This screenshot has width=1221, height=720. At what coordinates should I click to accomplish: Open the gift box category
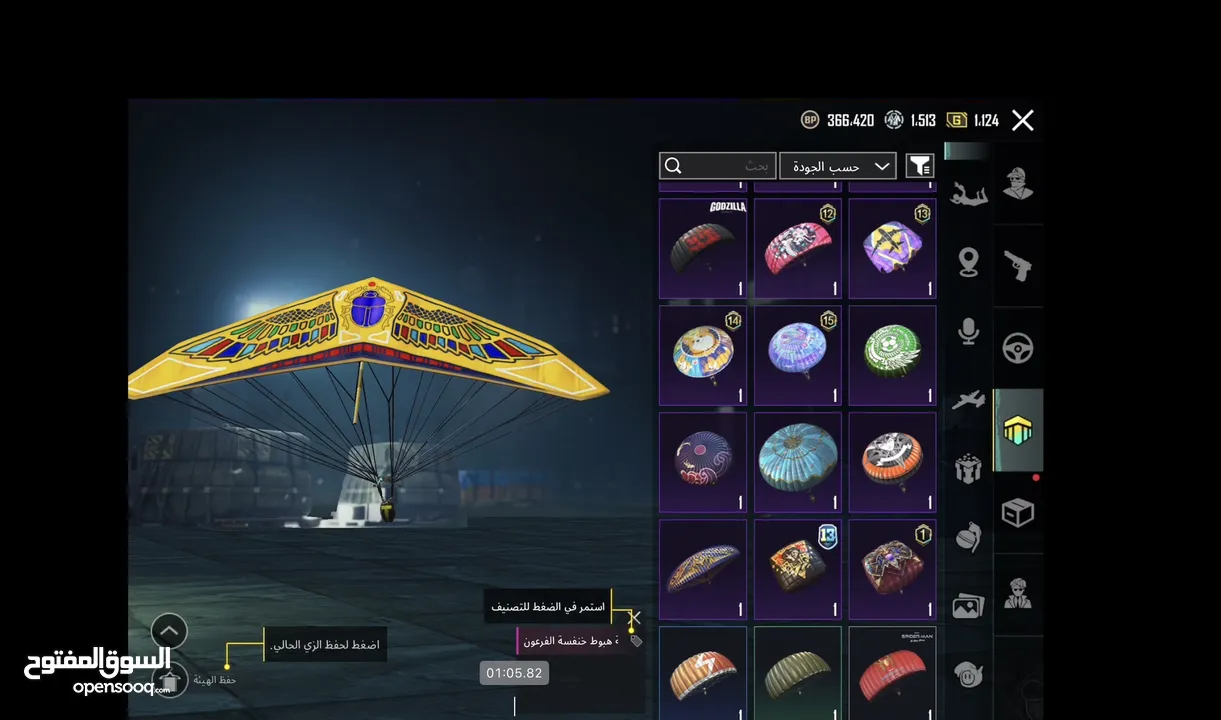[x=968, y=468]
